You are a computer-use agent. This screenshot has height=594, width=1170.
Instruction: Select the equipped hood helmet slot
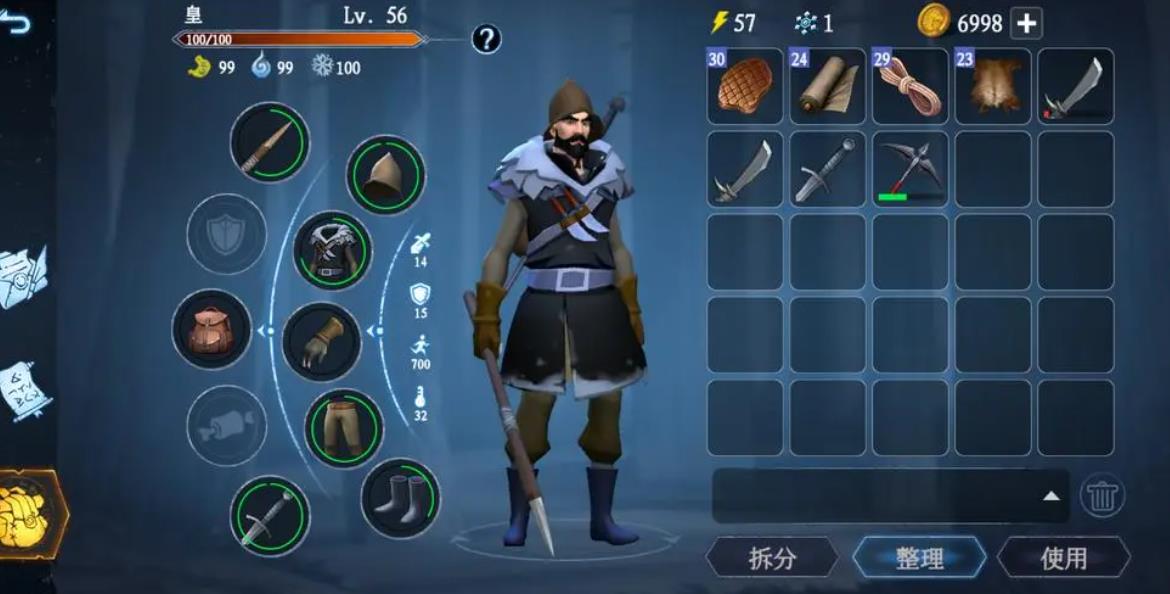(385, 175)
